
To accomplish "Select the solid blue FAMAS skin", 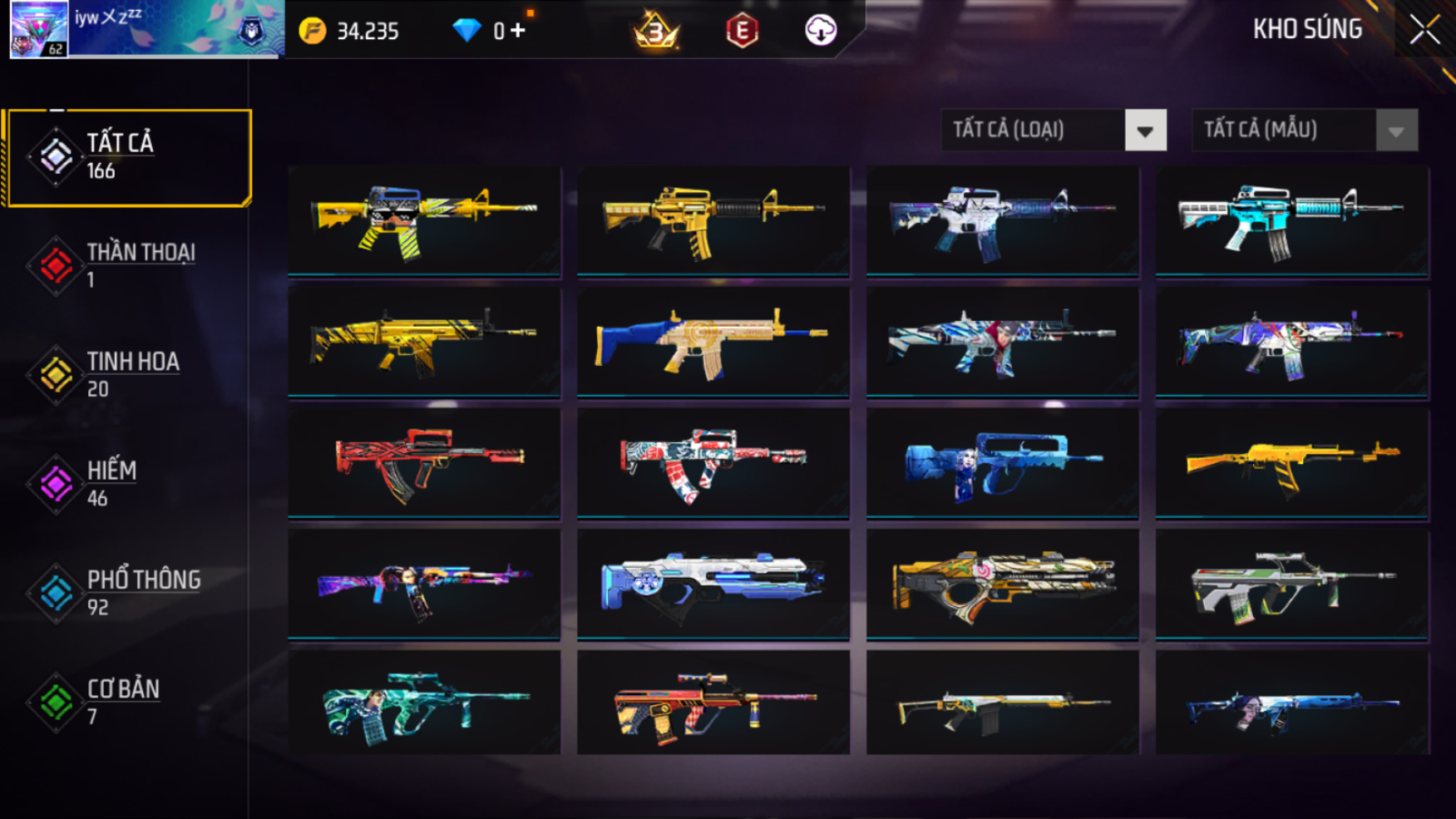I will tap(1002, 463).
